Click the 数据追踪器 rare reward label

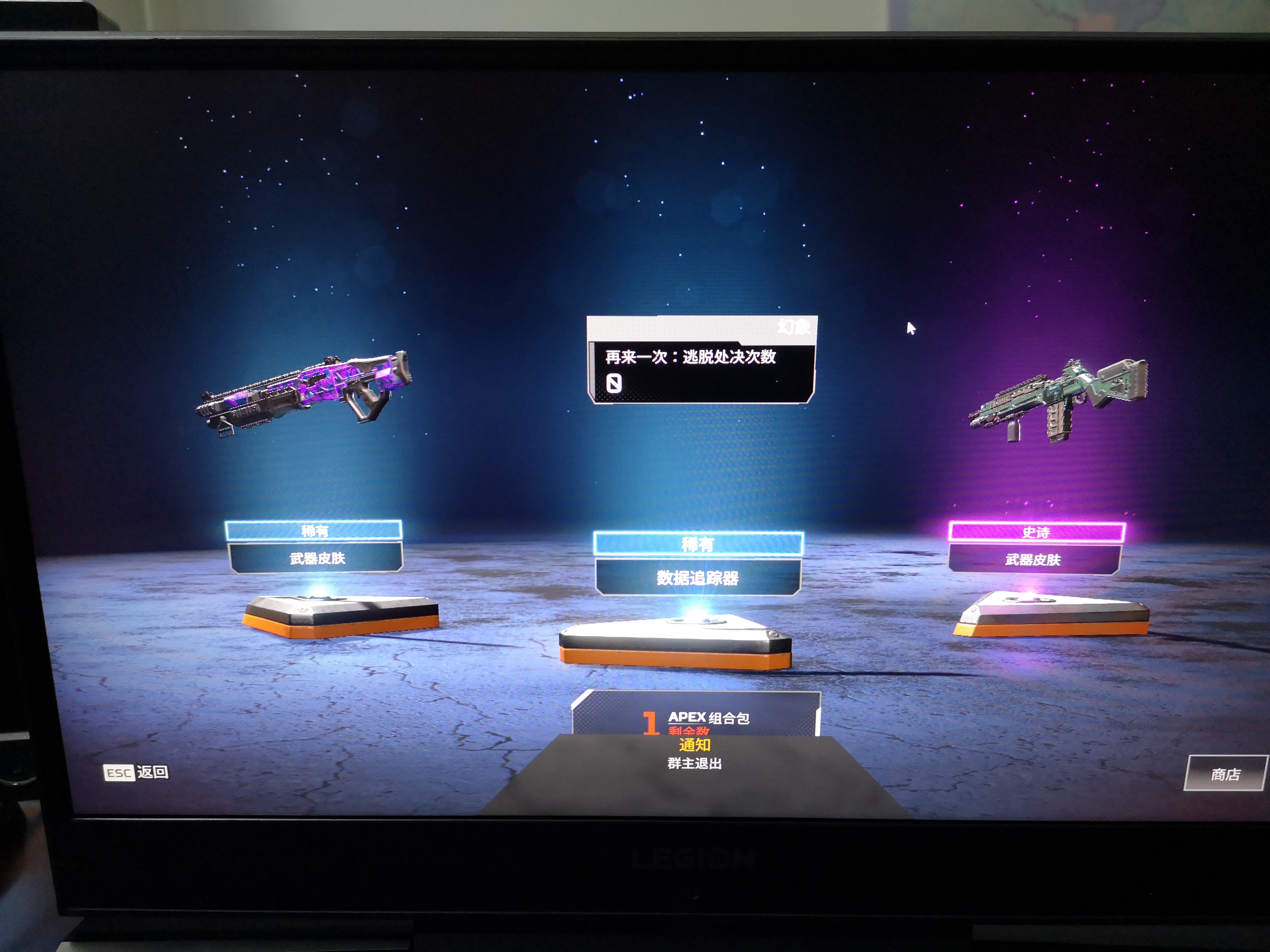(x=698, y=577)
